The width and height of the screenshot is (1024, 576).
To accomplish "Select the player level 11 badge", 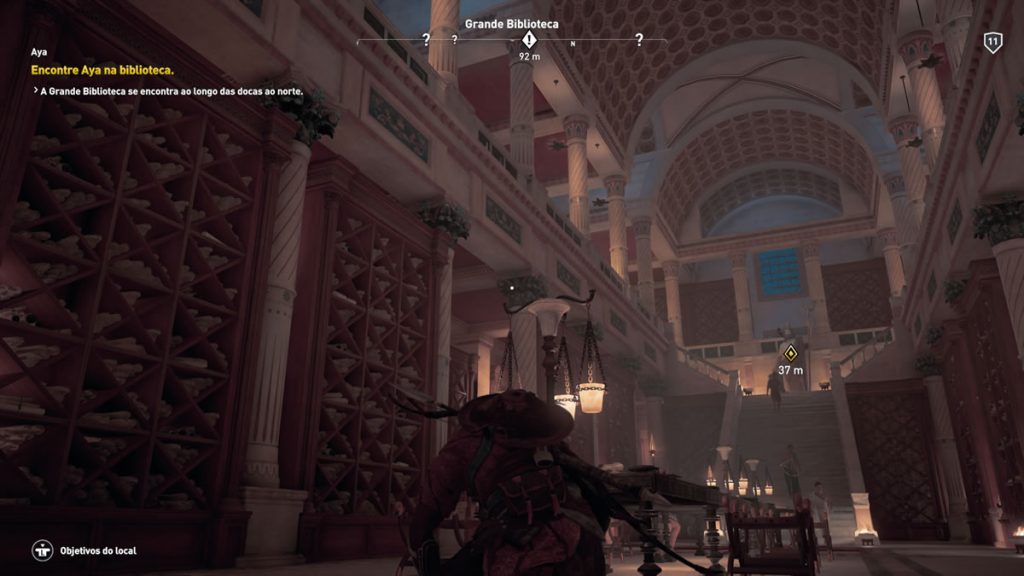I will (x=992, y=42).
